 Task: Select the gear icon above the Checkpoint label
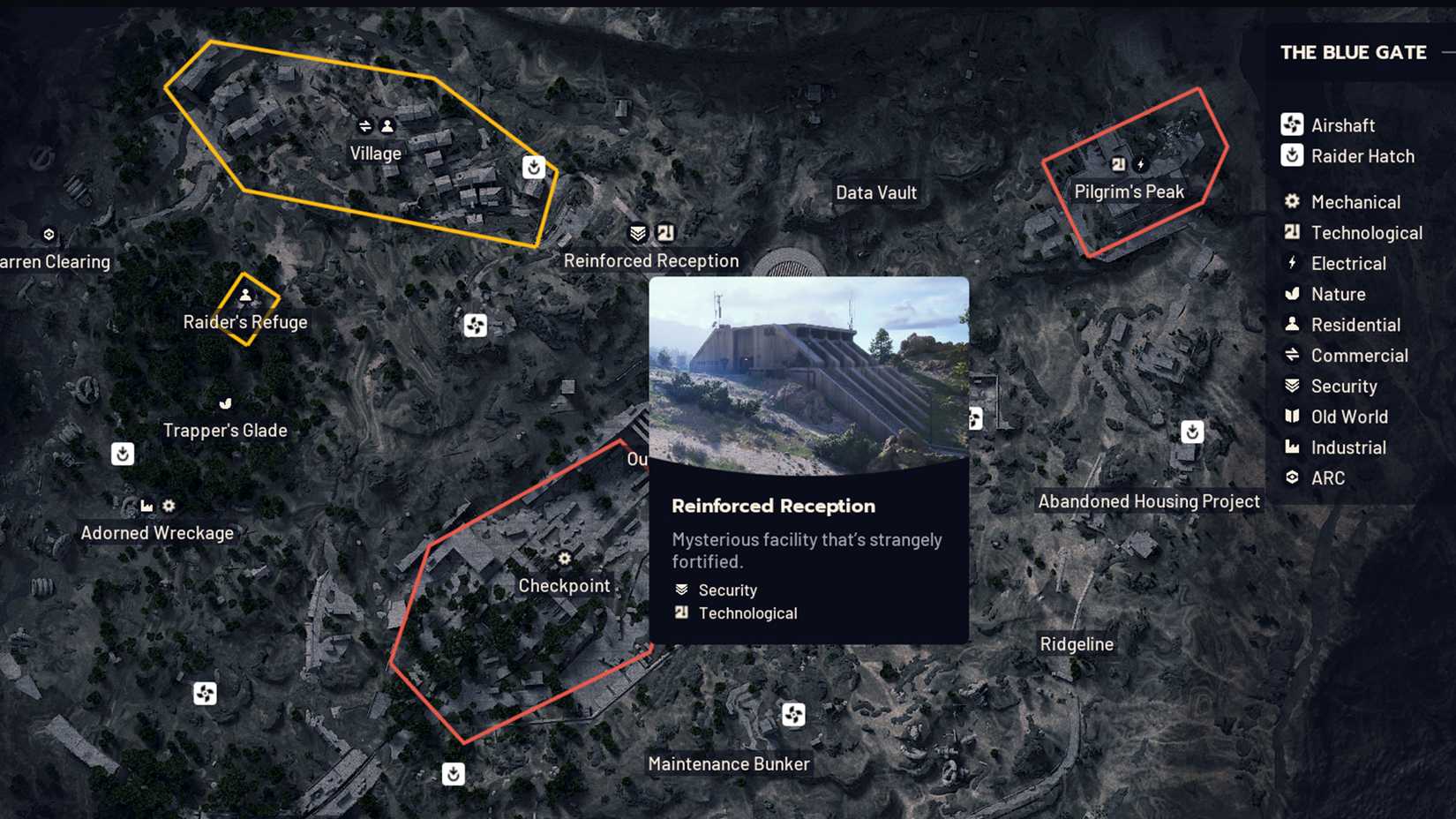click(564, 560)
